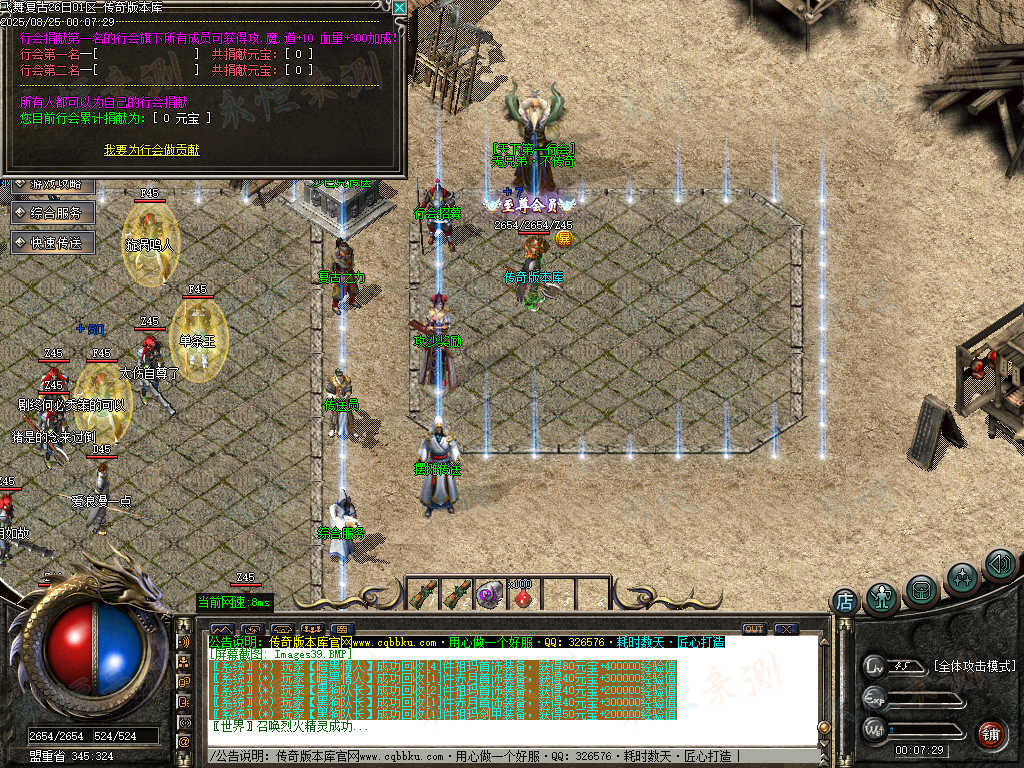The width and height of the screenshot is (1024, 768).
Task: Close the guild donation dialog
Action: point(399,8)
